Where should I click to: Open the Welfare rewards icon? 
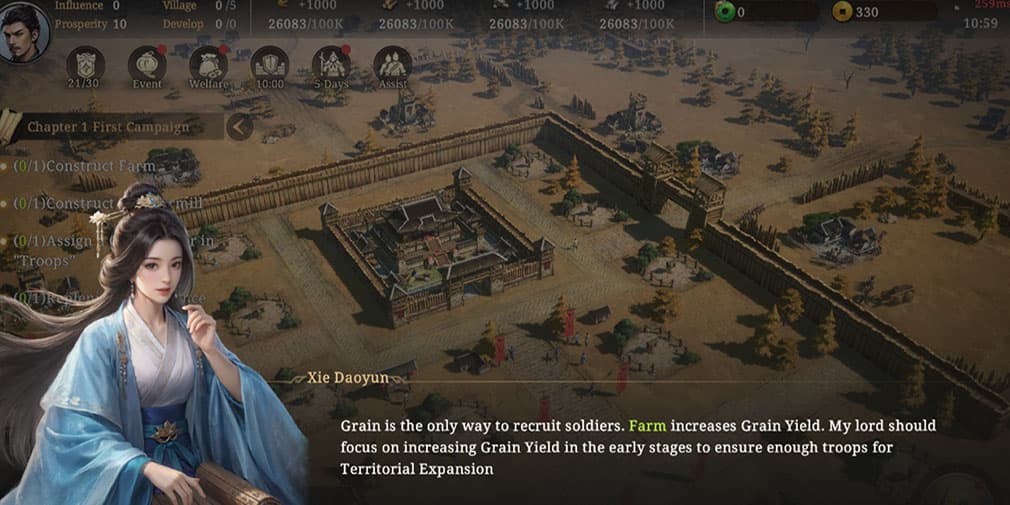tap(208, 66)
